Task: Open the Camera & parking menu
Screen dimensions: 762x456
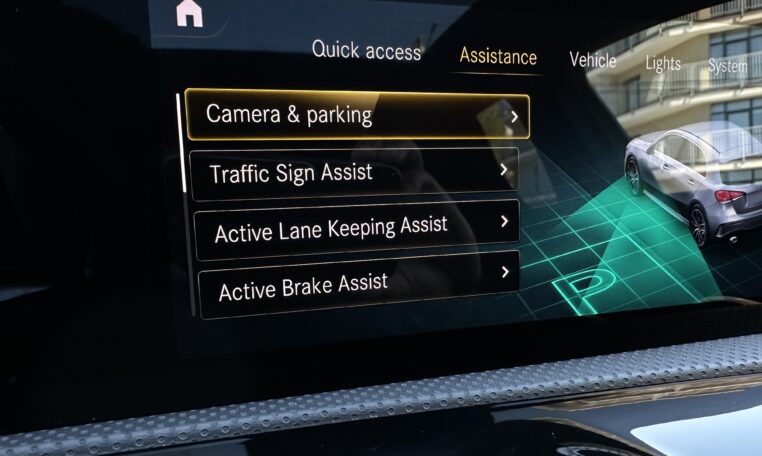Action: pyautogui.click(x=355, y=115)
